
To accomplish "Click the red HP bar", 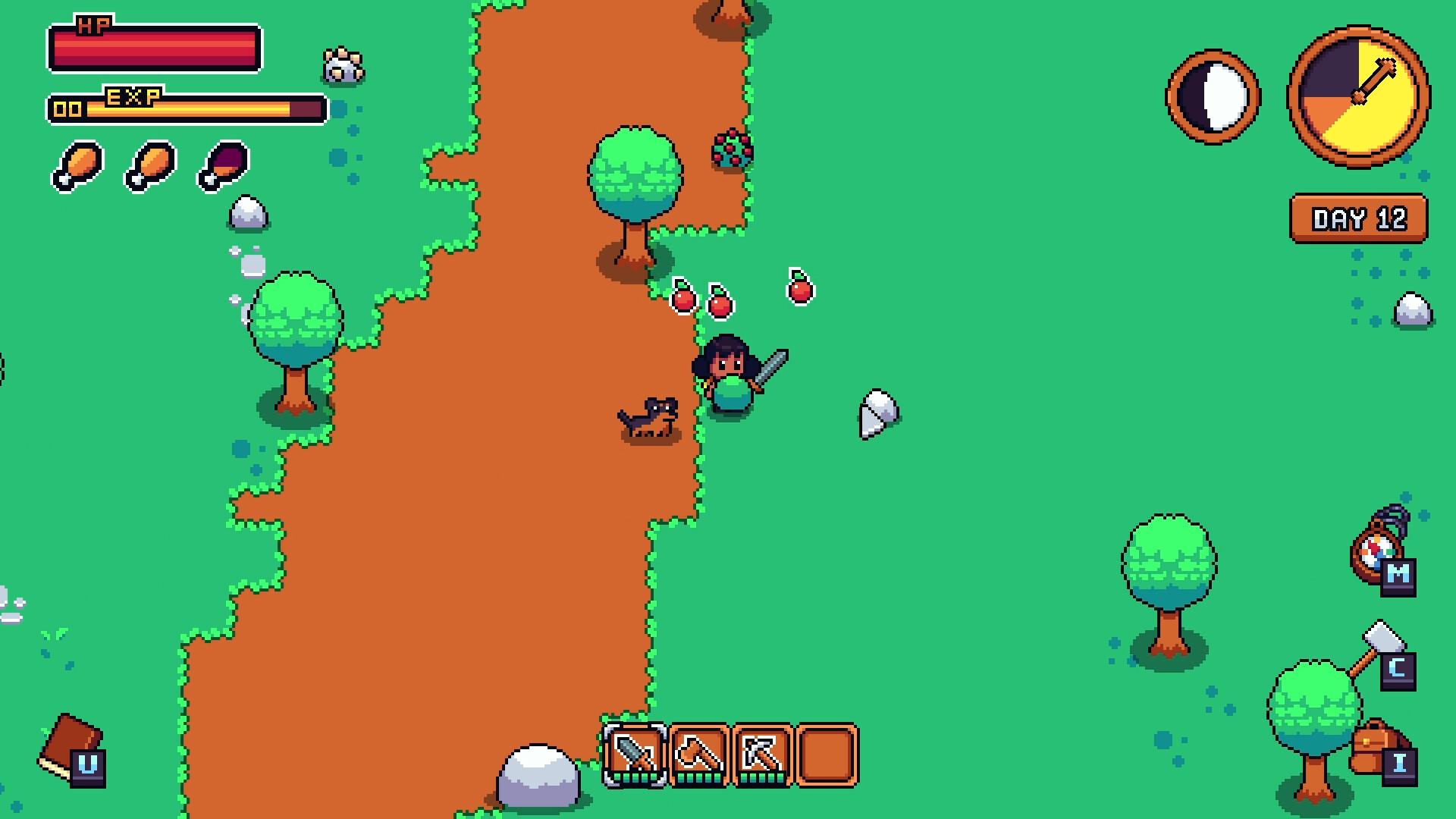I will pos(155,47).
